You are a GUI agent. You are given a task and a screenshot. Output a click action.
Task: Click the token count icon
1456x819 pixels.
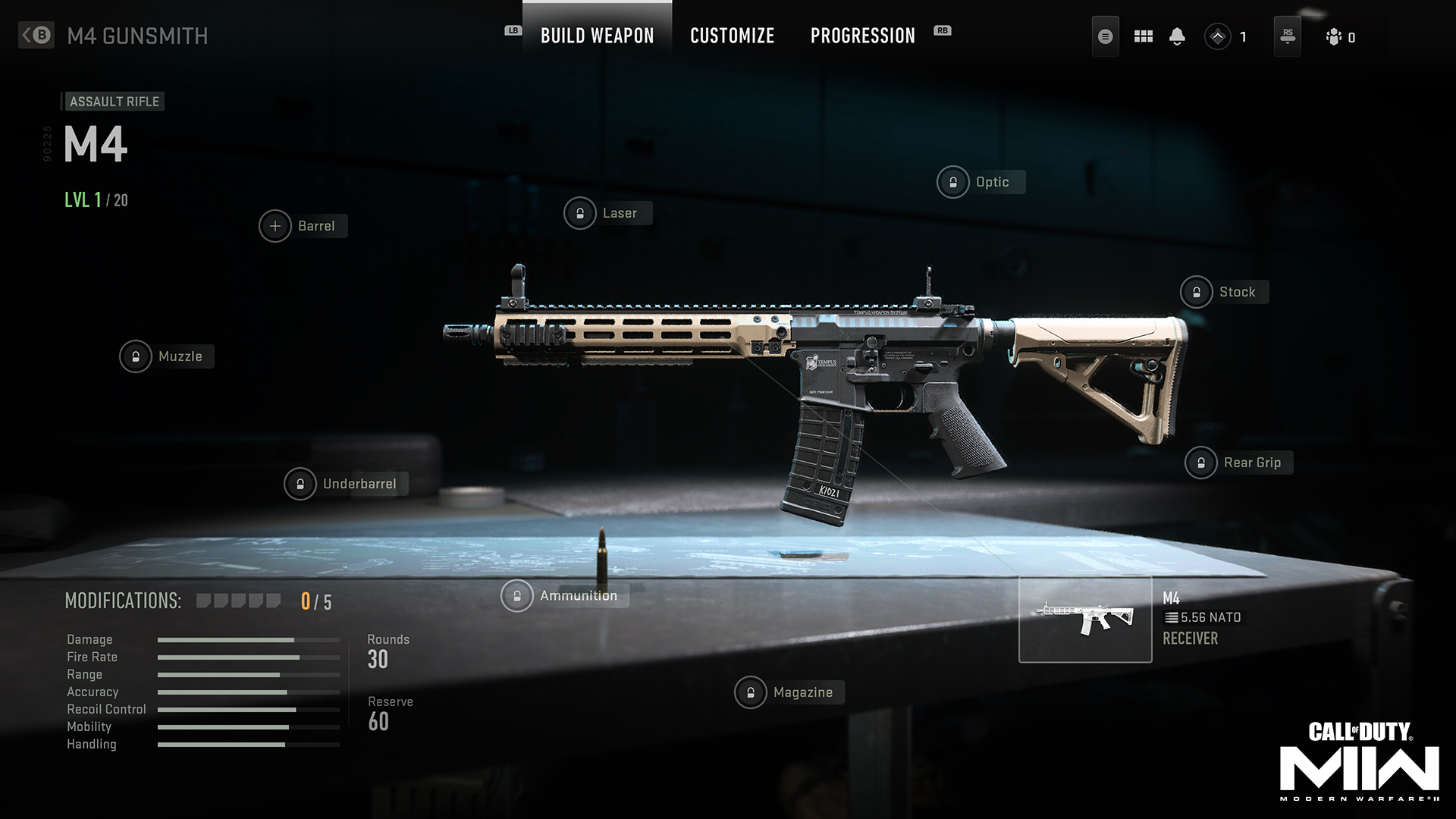click(x=1218, y=36)
